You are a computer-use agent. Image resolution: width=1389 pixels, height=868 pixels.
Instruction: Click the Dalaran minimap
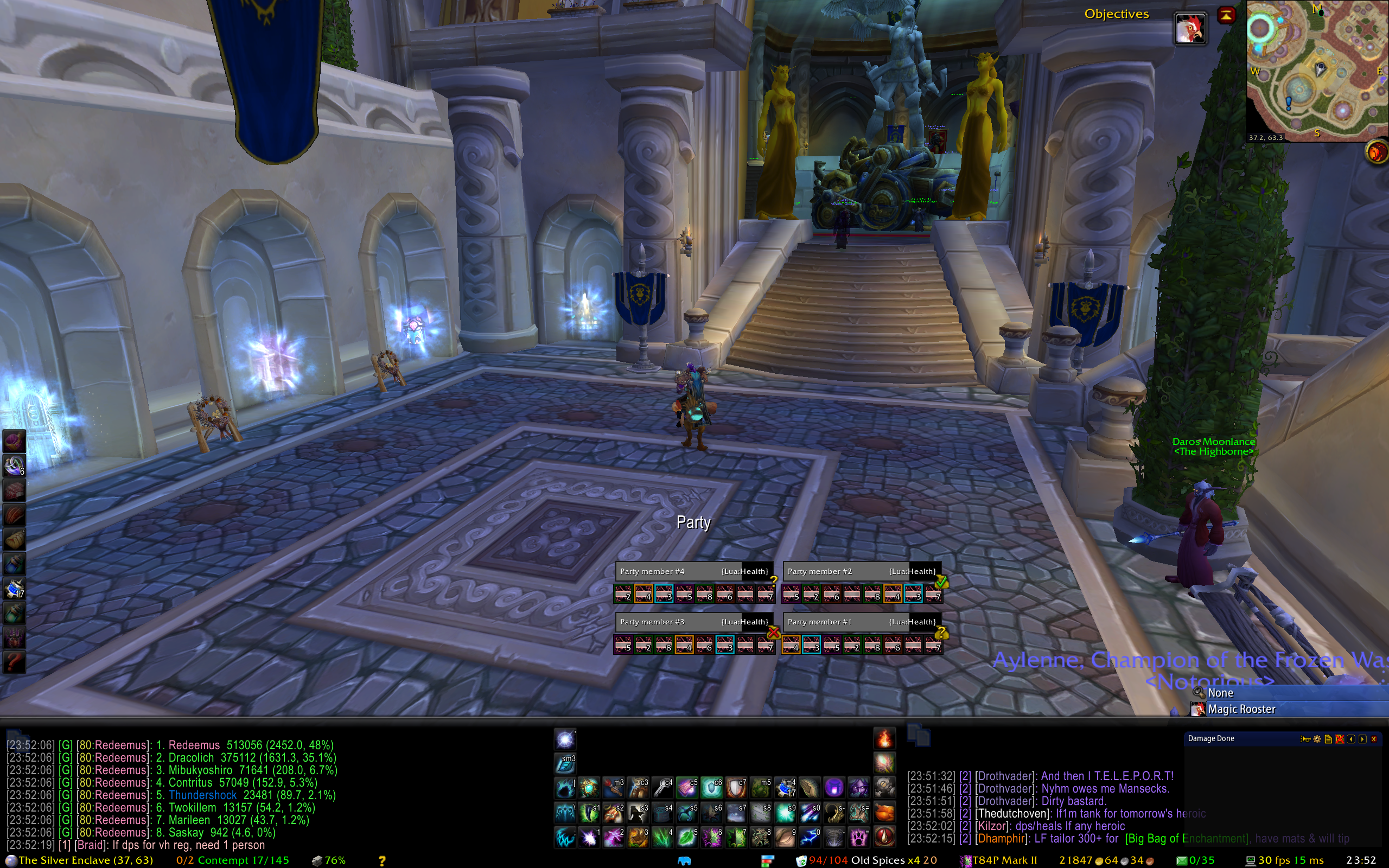tap(1317, 70)
